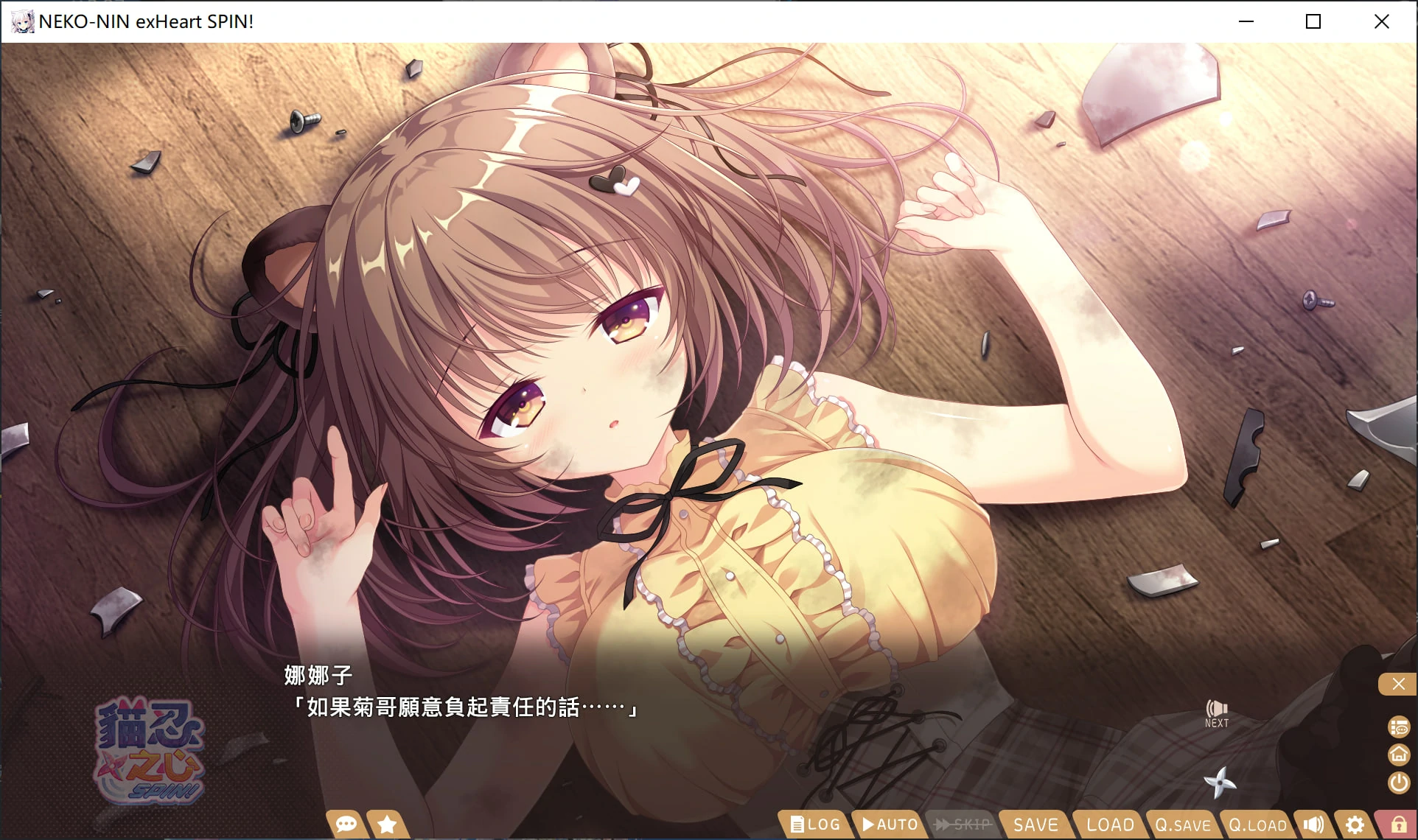Click the speech bubble icon near the logo
1418x840 pixels.
pyautogui.click(x=345, y=825)
